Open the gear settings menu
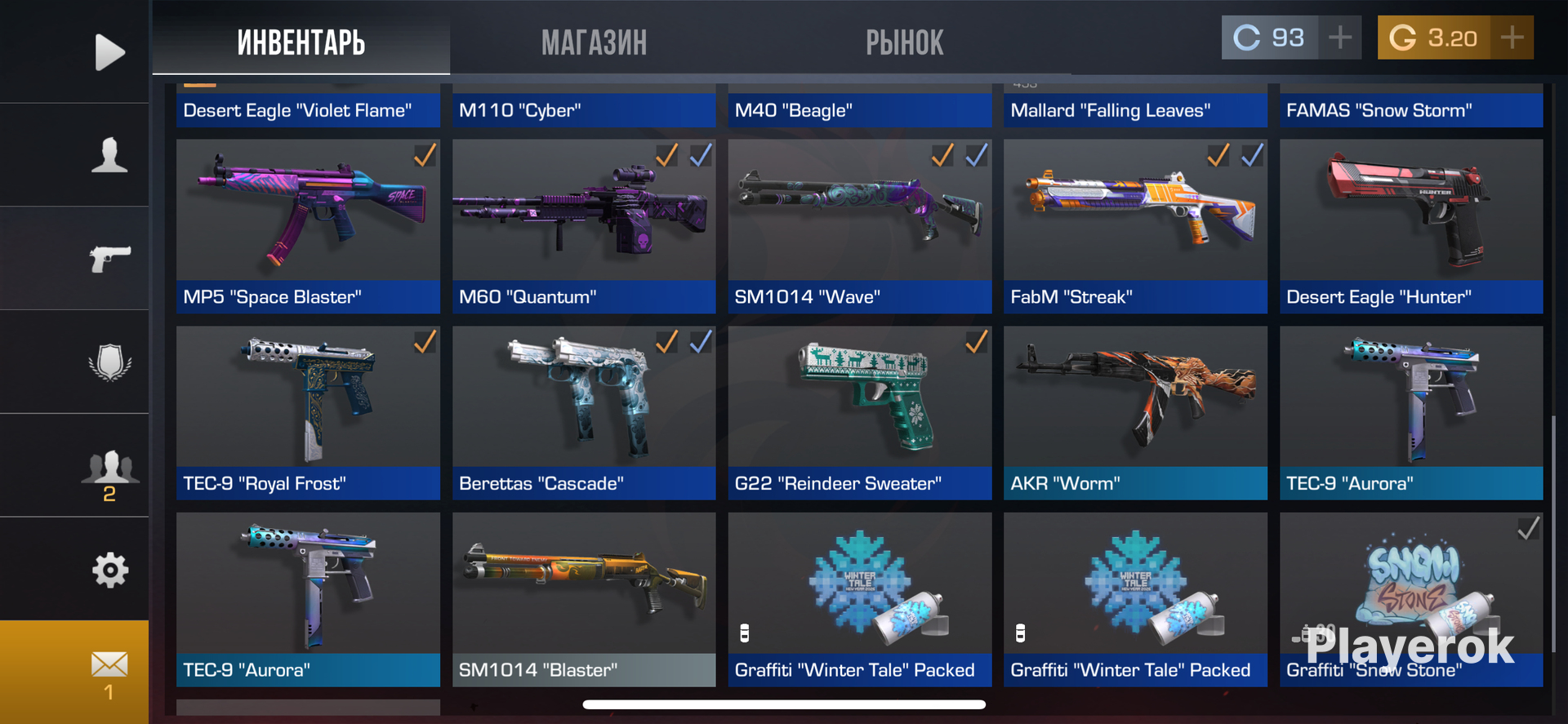Viewport: 1568px width, 724px height. tap(109, 570)
